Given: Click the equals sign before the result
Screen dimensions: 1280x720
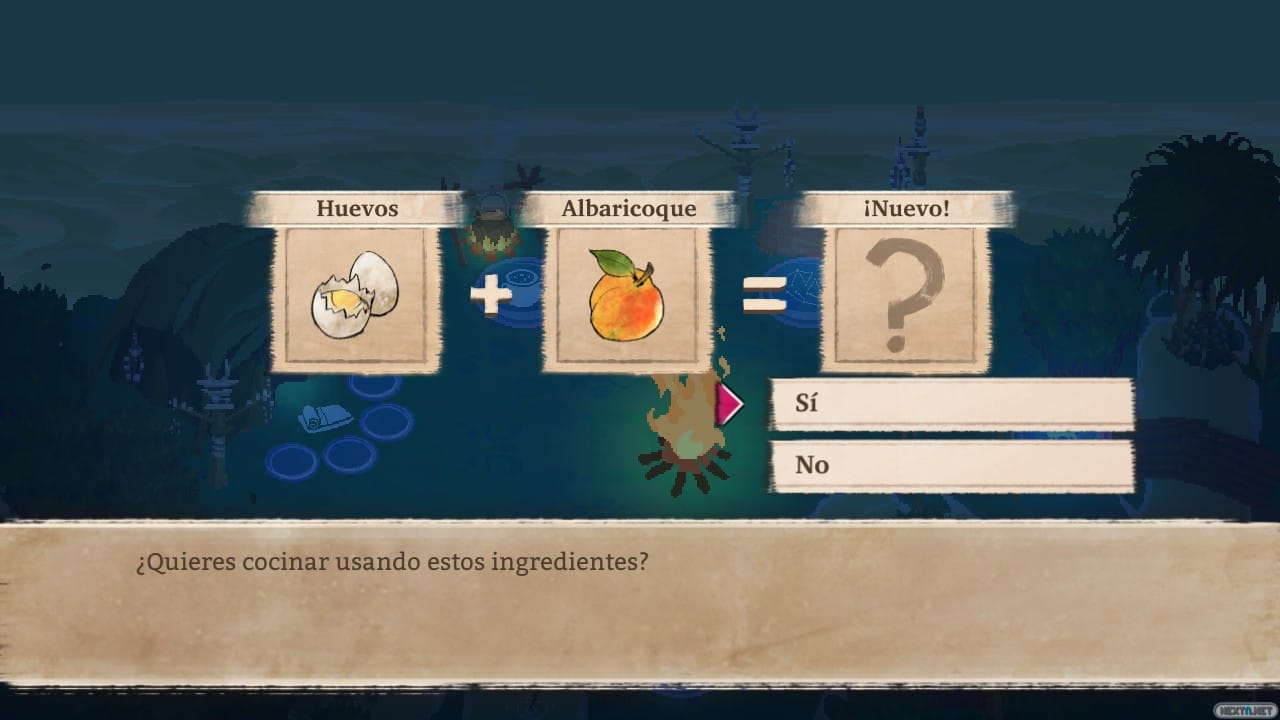Looking at the screenshot, I should (x=762, y=295).
